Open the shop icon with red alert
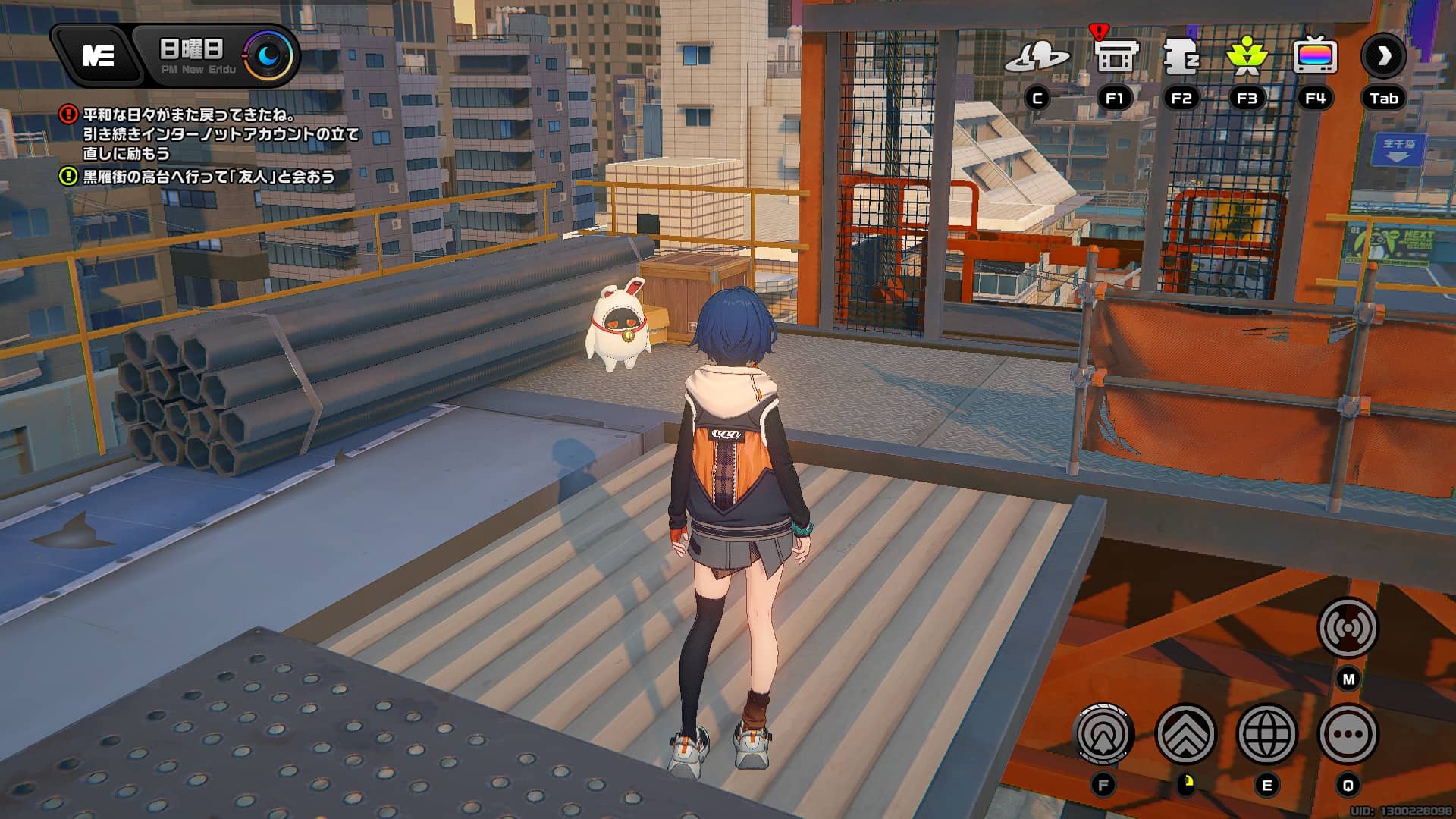The height and width of the screenshot is (819, 1456). pyautogui.click(x=1115, y=55)
